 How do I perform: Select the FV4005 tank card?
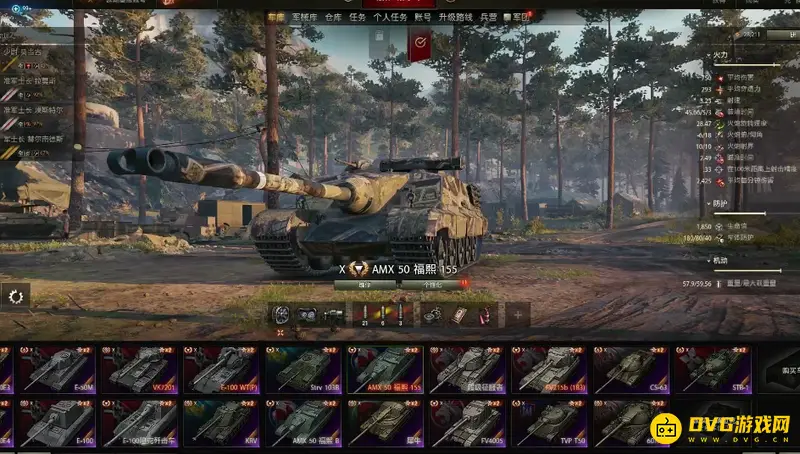pyautogui.click(x=467, y=423)
